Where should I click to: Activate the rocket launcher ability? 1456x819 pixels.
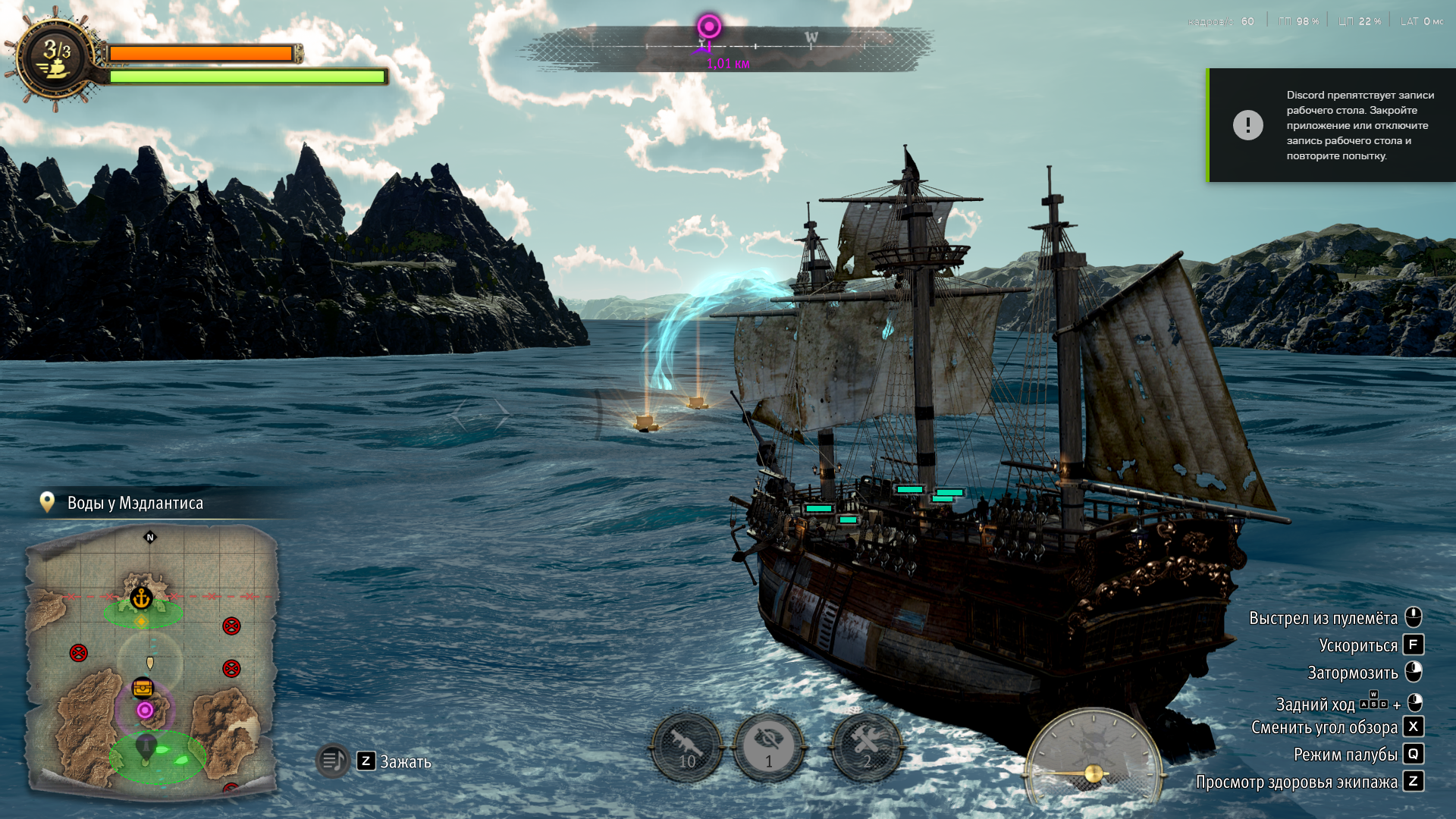click(686, 747)
